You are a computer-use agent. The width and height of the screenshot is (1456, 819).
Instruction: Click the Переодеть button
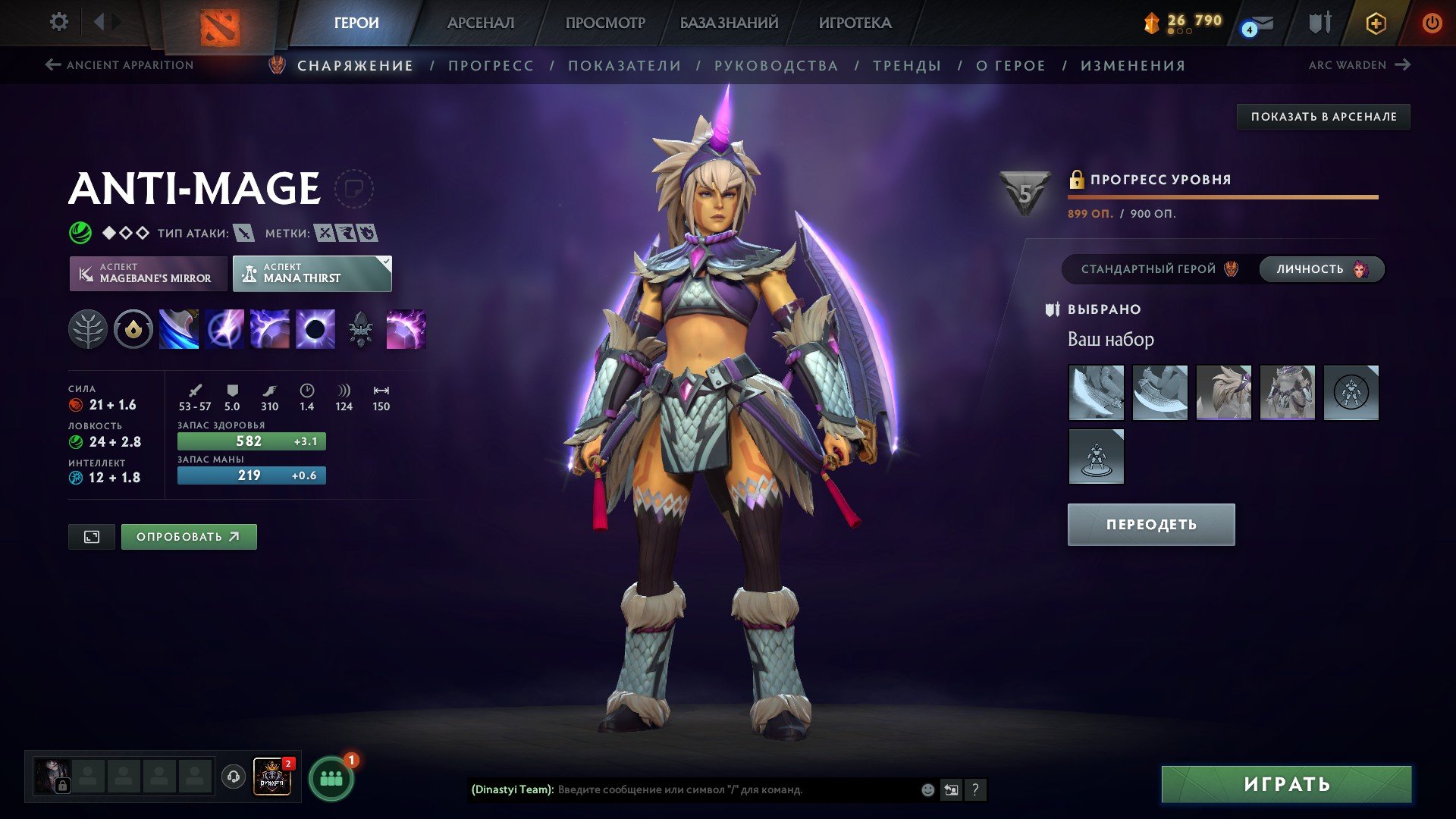coord(1150,523)
